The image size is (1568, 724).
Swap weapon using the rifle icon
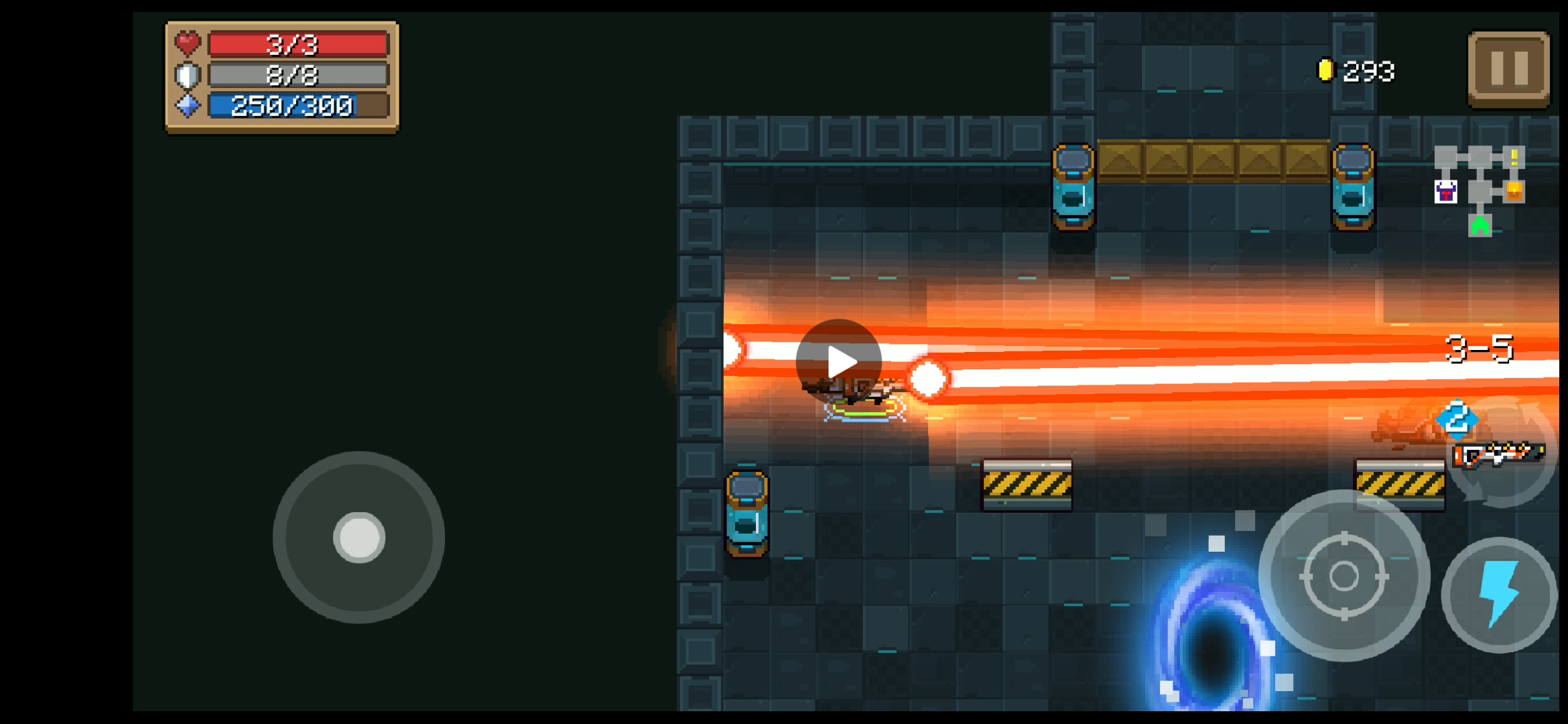[x=1500, y=454]
